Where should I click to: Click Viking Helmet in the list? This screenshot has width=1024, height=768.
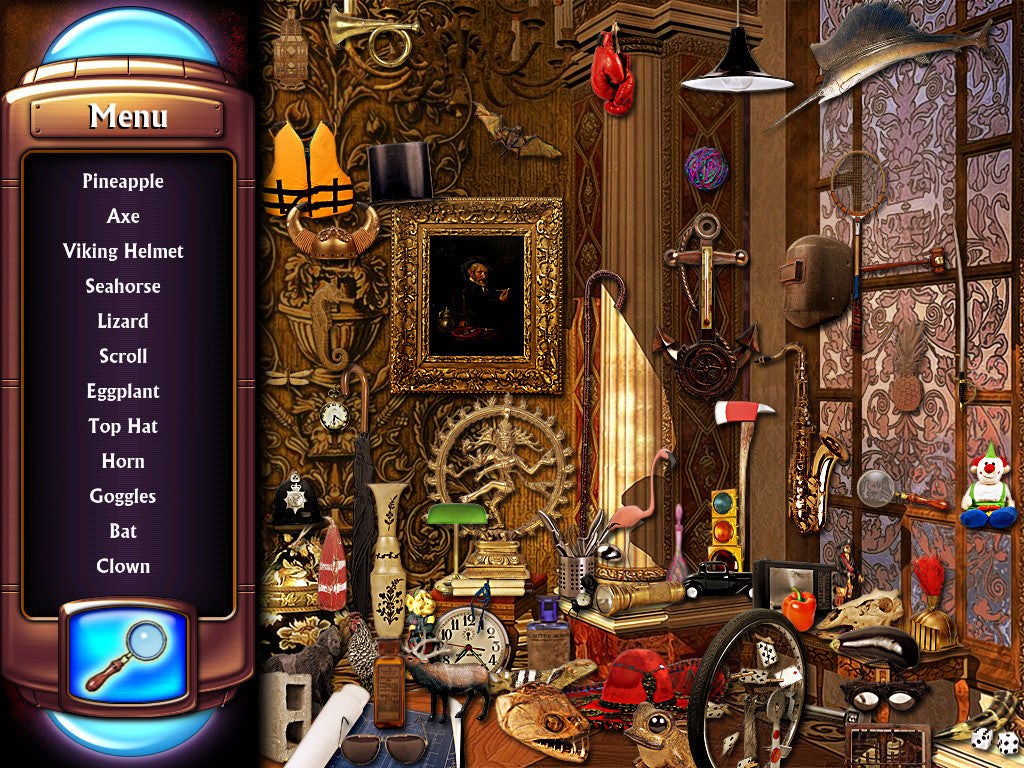123,251
